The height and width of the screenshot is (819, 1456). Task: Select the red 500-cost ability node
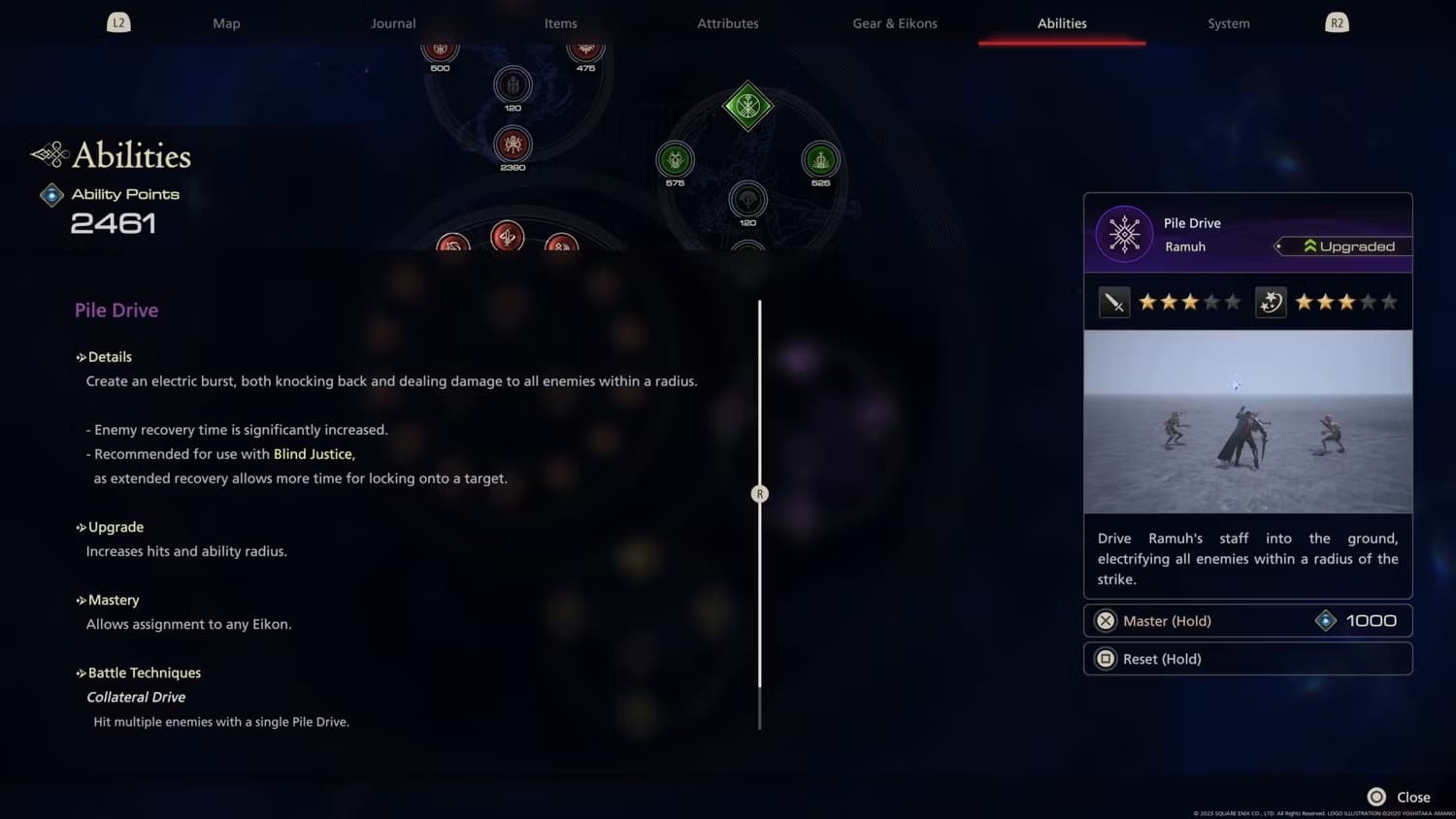click(440, 47)
